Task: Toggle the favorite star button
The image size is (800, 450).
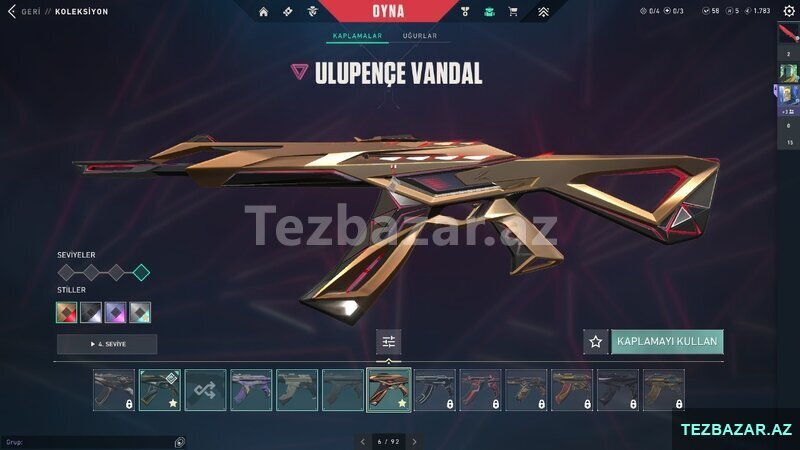Action: tap(596, 342)
